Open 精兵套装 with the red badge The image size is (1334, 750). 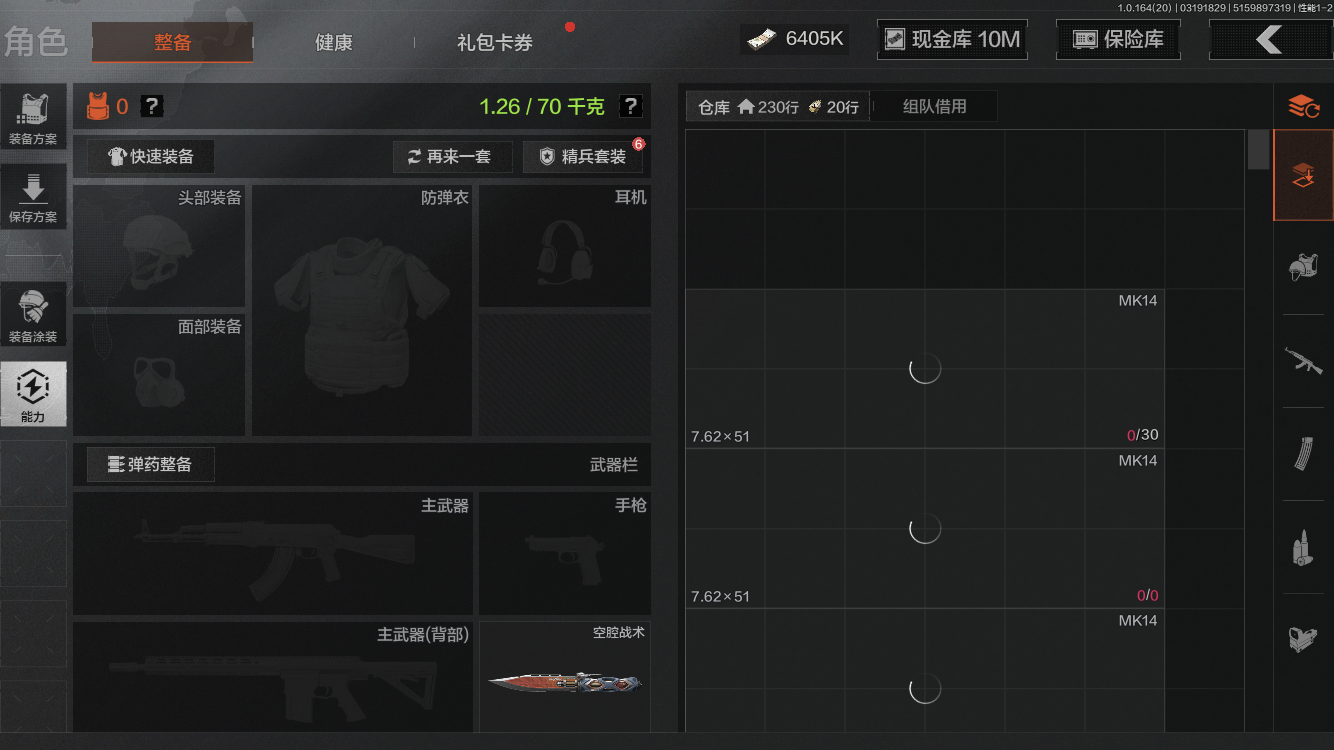click(583, 157)
